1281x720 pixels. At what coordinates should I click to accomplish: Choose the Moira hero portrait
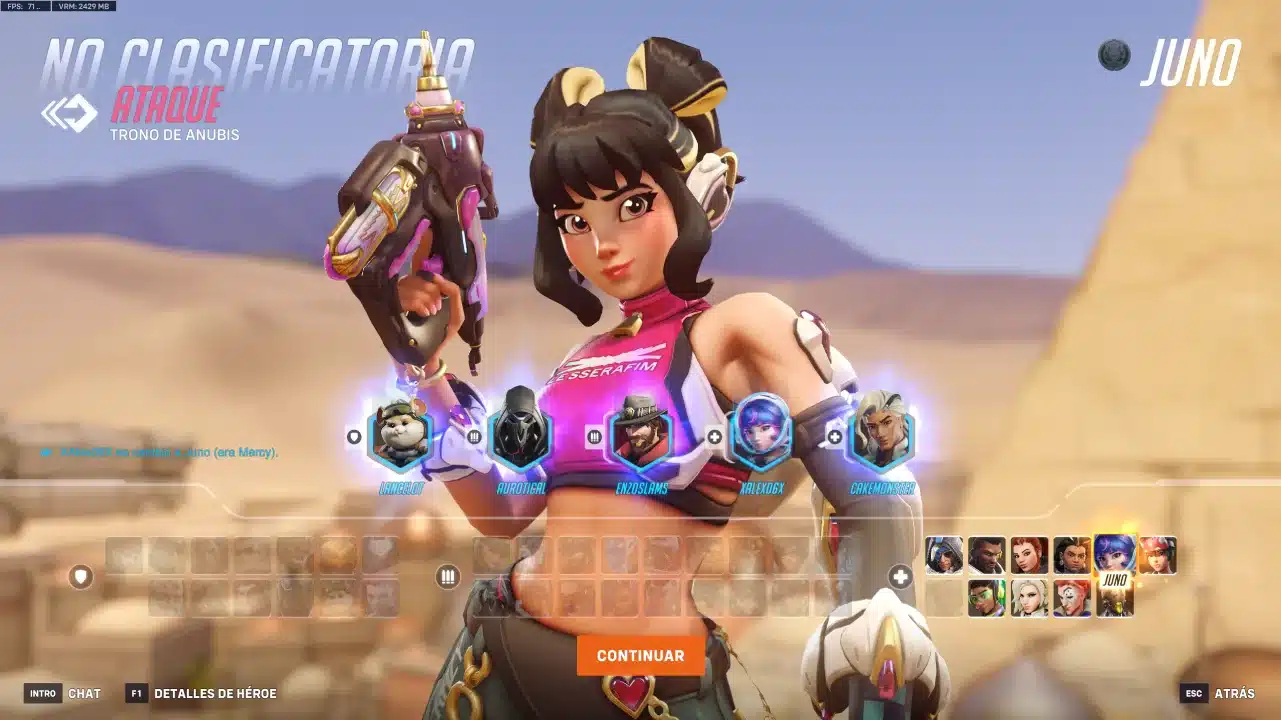tap(1071, 598)
